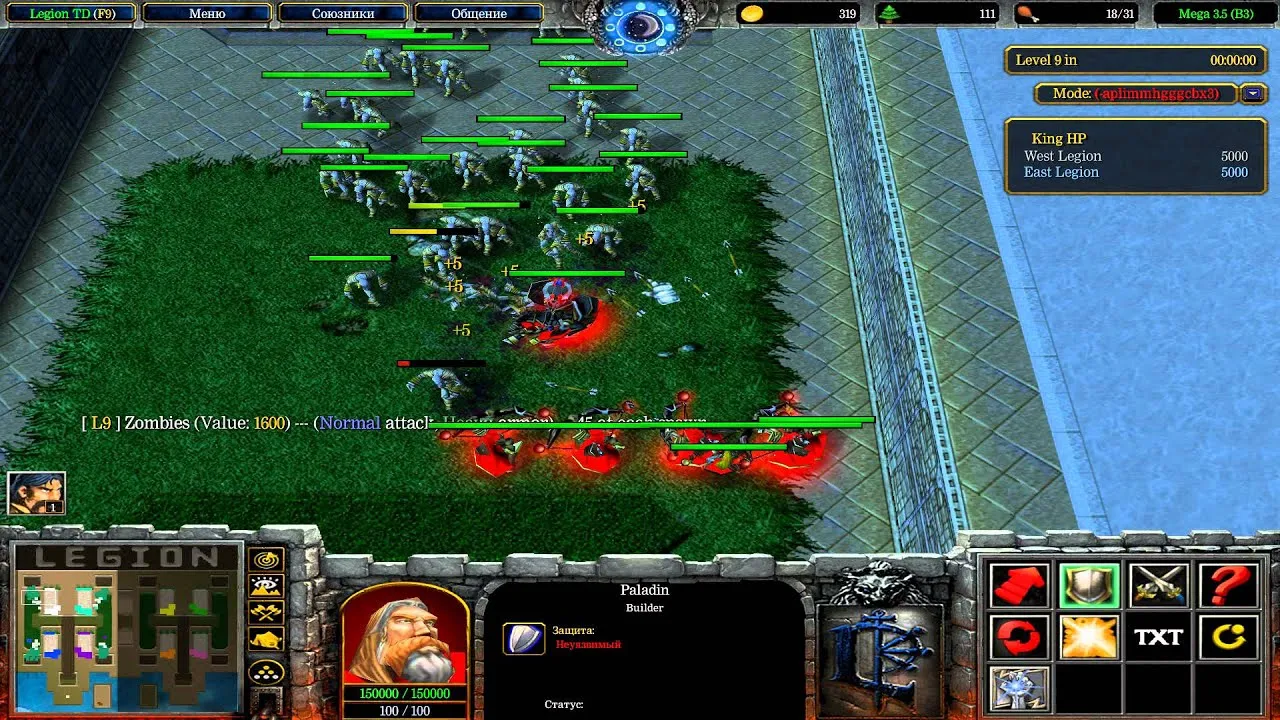Open the Mode dropdown arrow

click(1251, 93)
